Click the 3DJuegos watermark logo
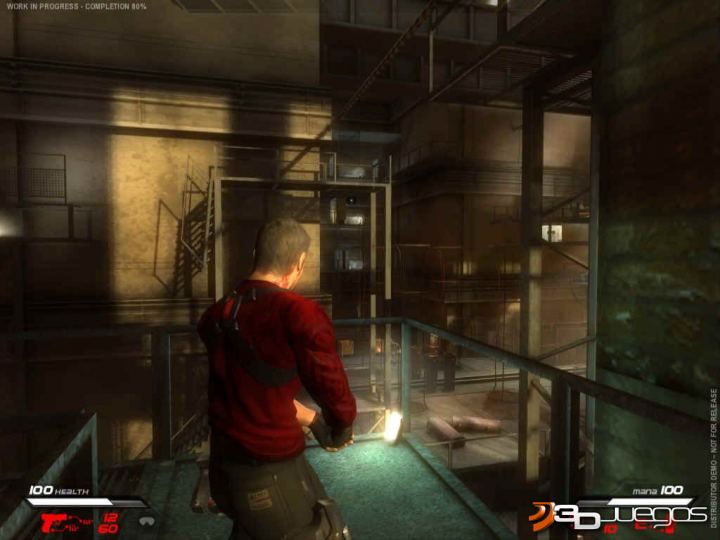Image resolution: width=720 pixels, height=540 pixels. click(x=618, y=513)
